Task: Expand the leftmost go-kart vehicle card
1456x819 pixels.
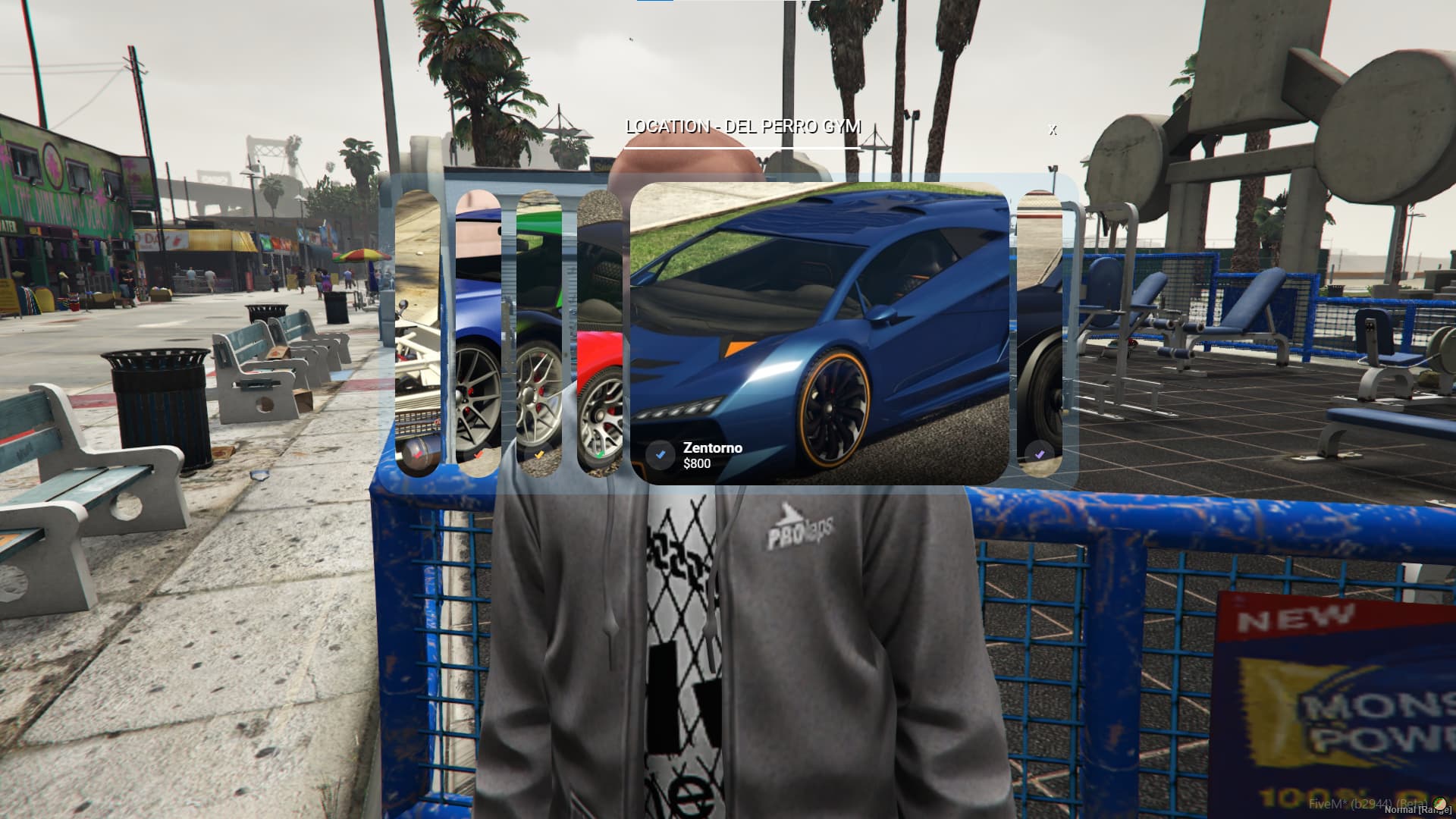Action: [419, 326]
